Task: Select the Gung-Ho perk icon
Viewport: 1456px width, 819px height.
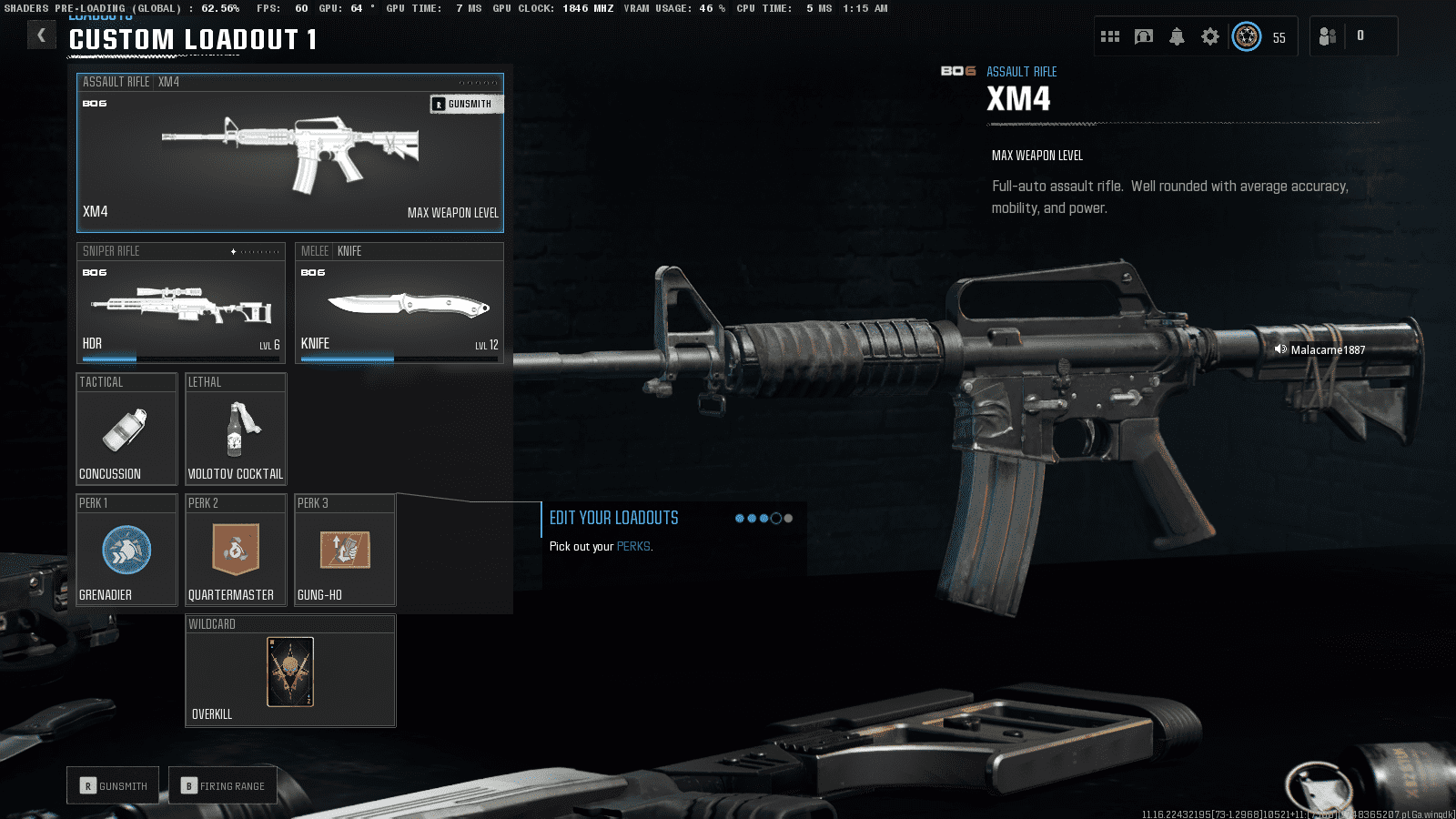Action: [x=345, y=550]
